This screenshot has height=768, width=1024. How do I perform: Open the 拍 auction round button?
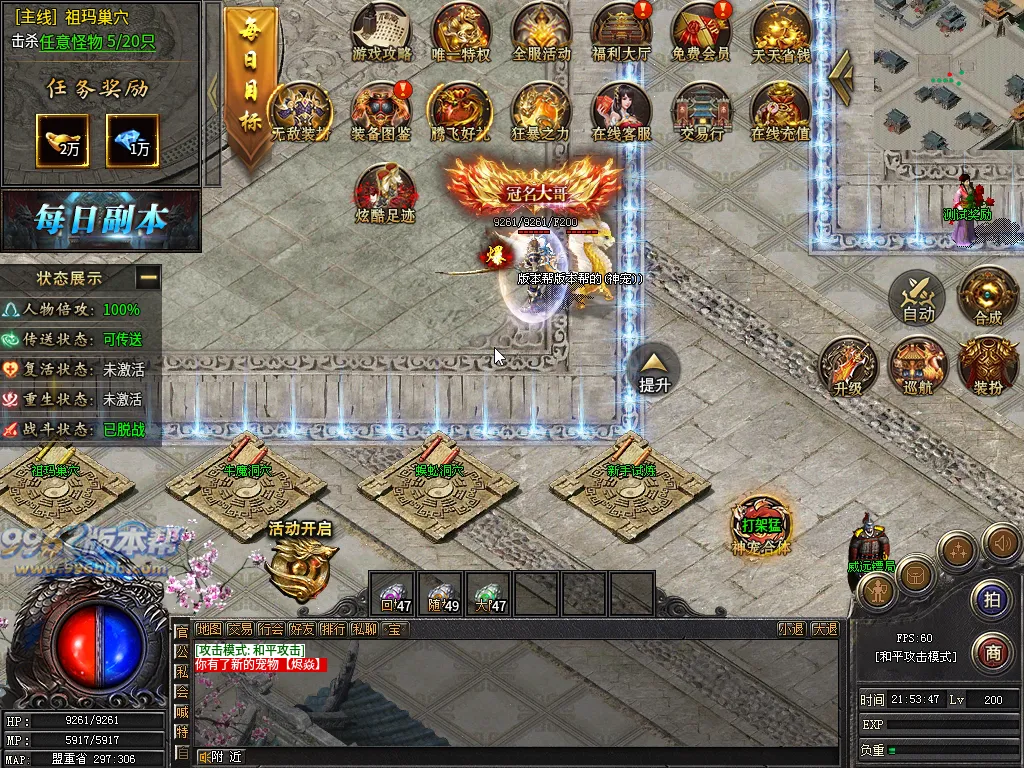992,600
